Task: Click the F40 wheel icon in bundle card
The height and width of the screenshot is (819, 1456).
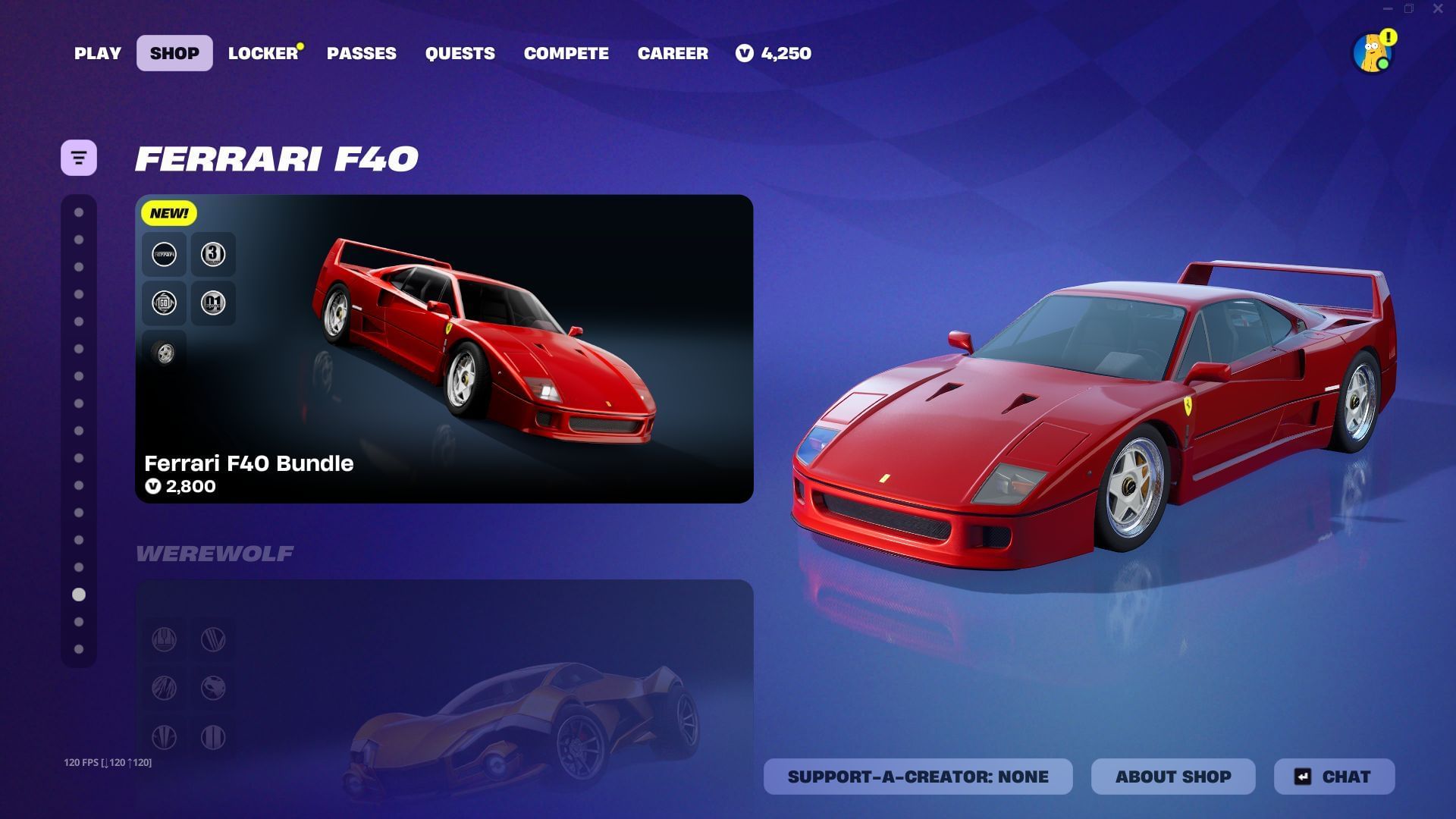Action: (164, 351)
